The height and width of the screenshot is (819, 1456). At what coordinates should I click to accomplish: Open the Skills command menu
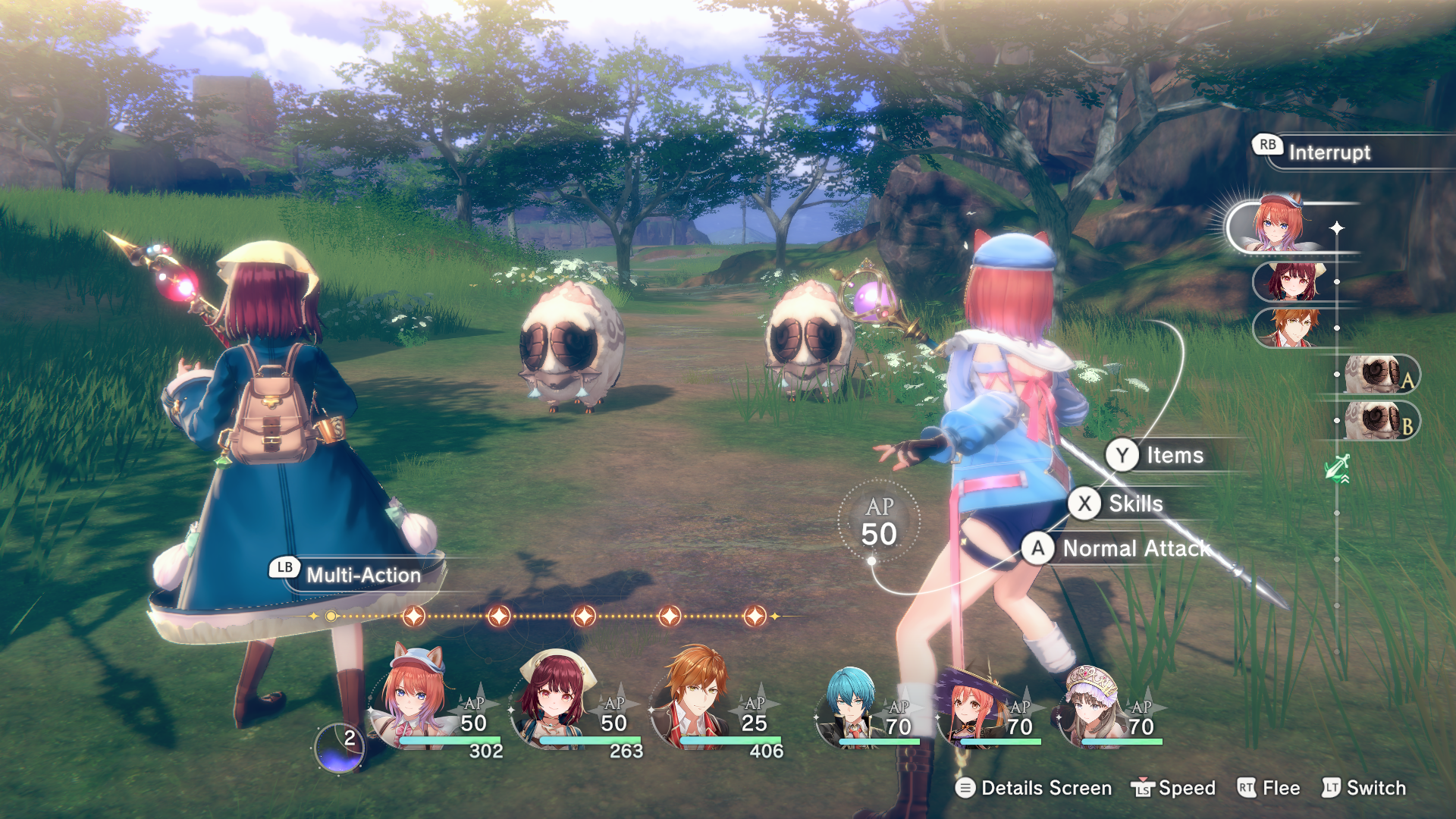pos(1134,504)
